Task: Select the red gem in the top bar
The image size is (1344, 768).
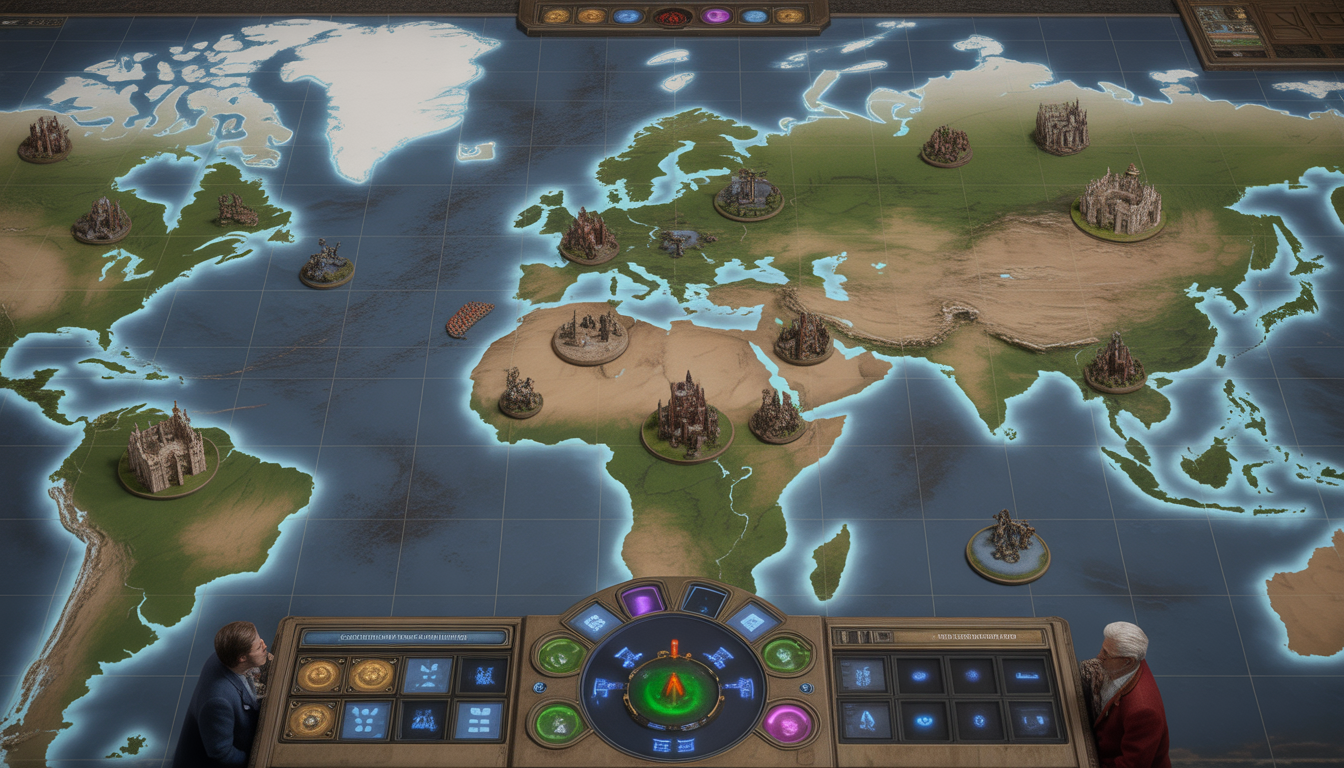Action: 672,16
